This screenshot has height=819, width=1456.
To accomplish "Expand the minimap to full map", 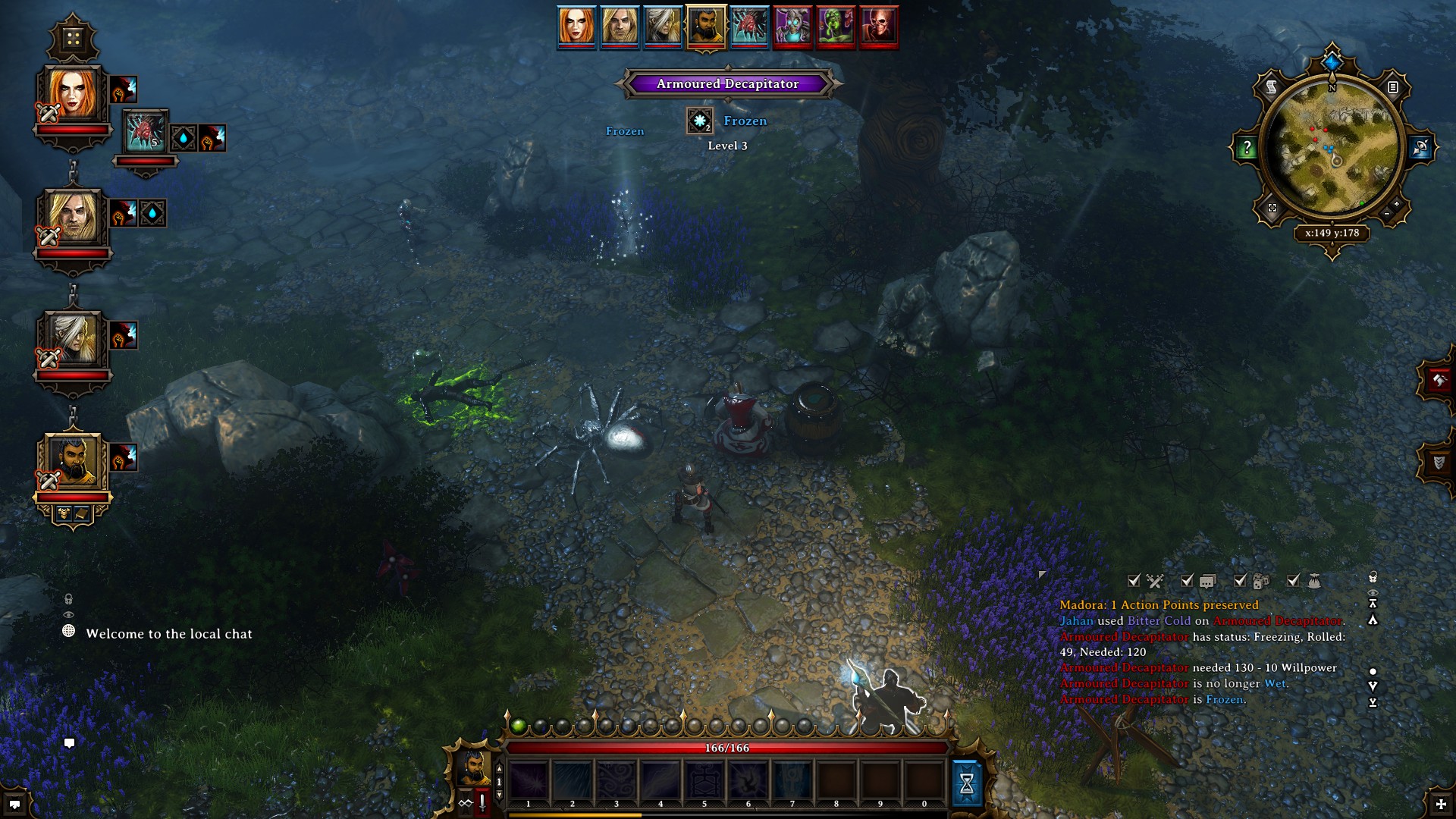I will click(x=1272, y=208).
